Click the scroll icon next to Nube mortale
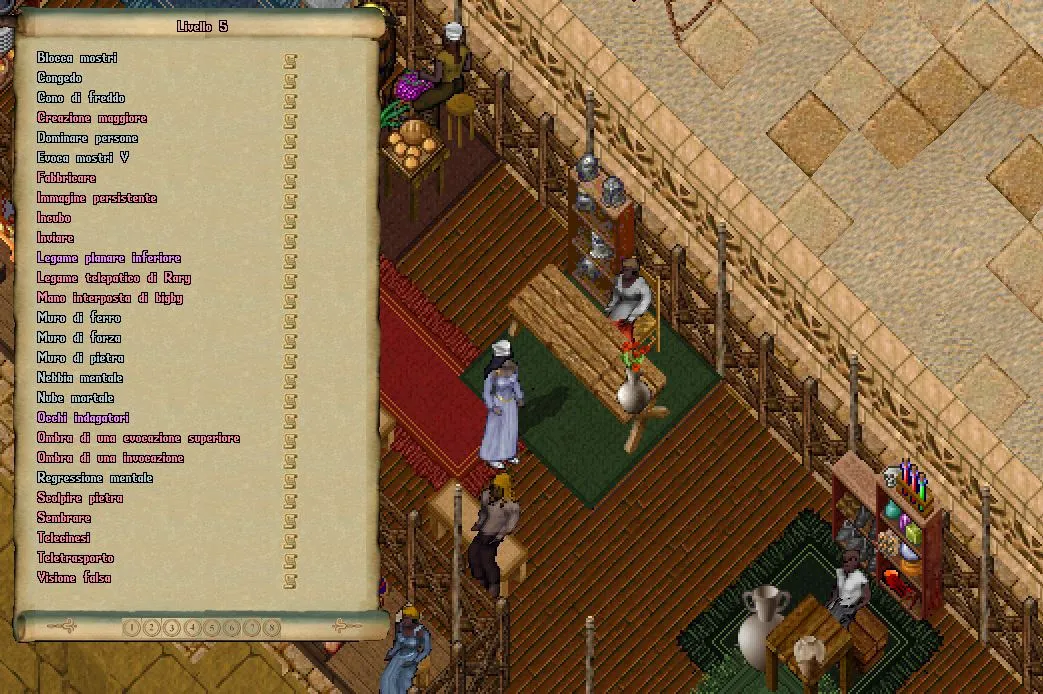Image resolution: width=1043 pixels, height=694 pixels. click(290, 398)
